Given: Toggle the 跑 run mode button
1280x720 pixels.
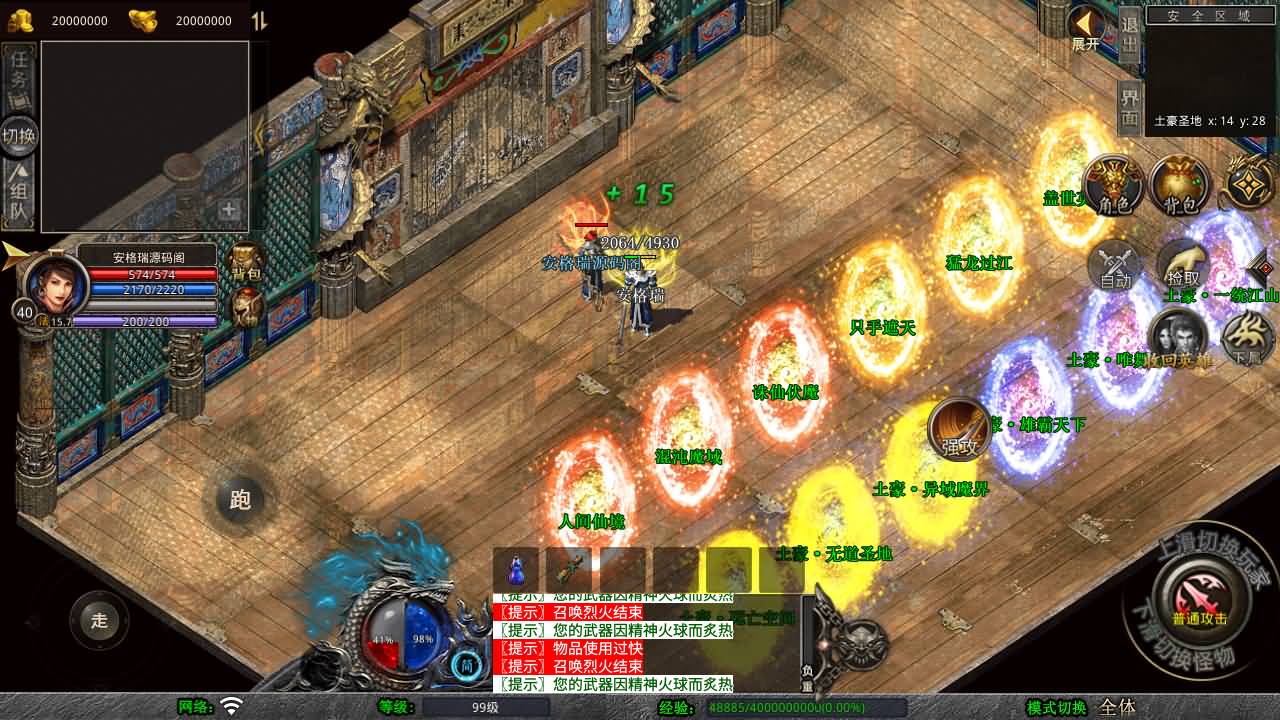Looking at the screenshot, I should tap(240, 499).
